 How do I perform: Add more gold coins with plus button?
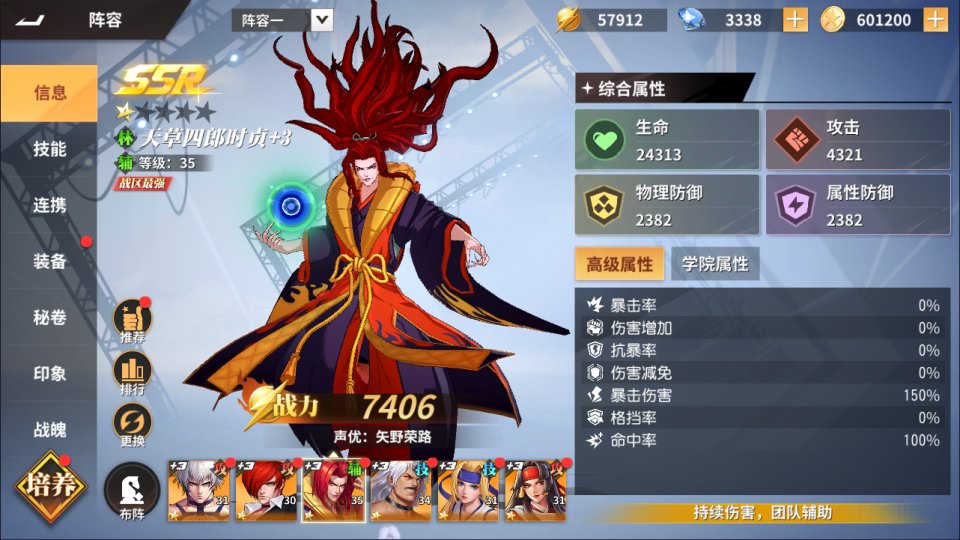[936, 20]
